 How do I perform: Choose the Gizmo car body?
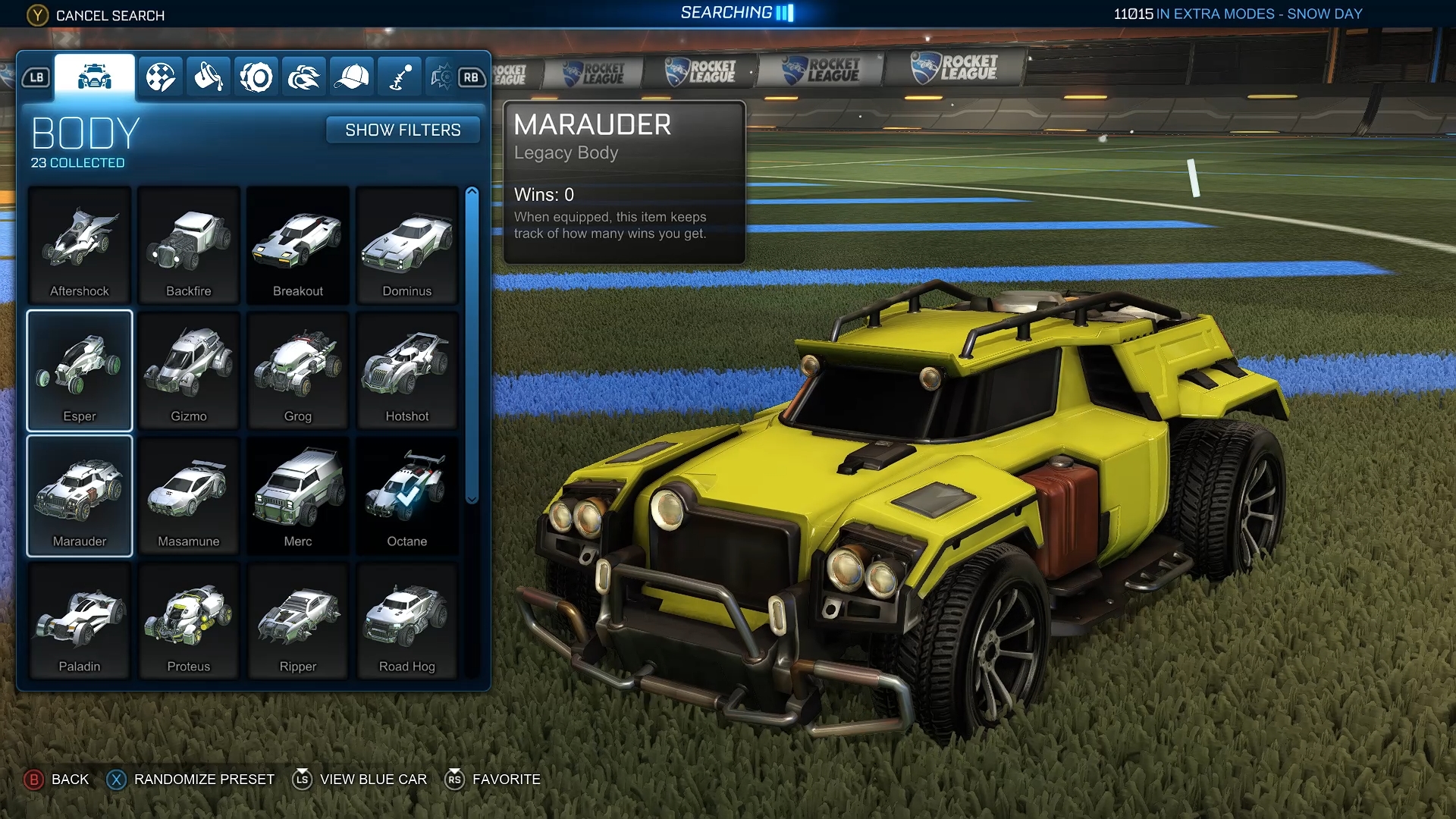(x=189, y=371)
